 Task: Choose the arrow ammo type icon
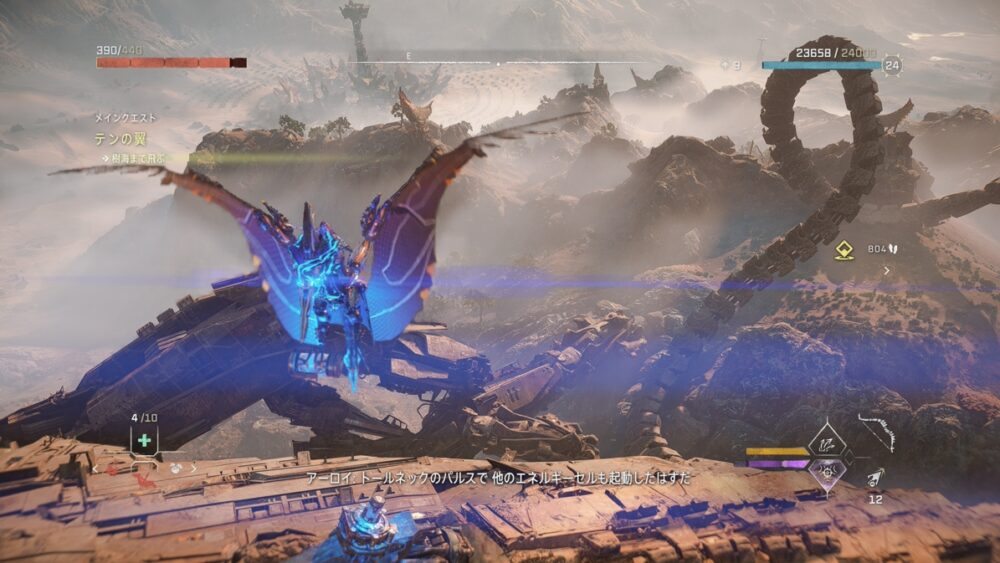click(x=875, y=478)
